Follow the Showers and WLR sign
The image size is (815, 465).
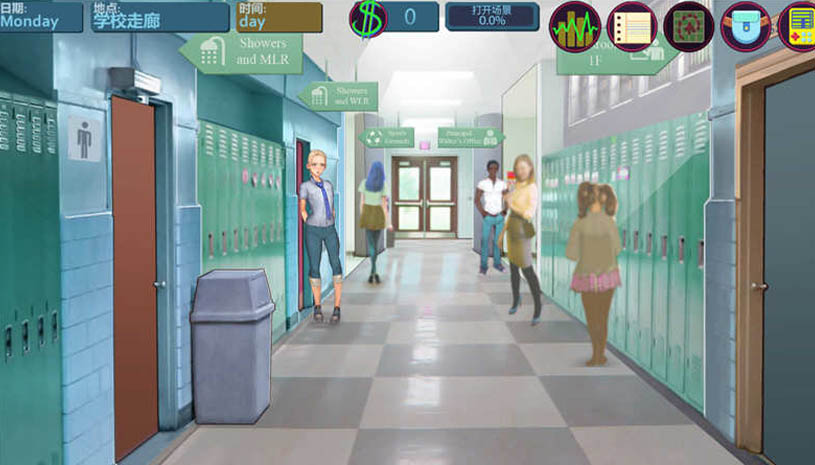tap(339, 96)
